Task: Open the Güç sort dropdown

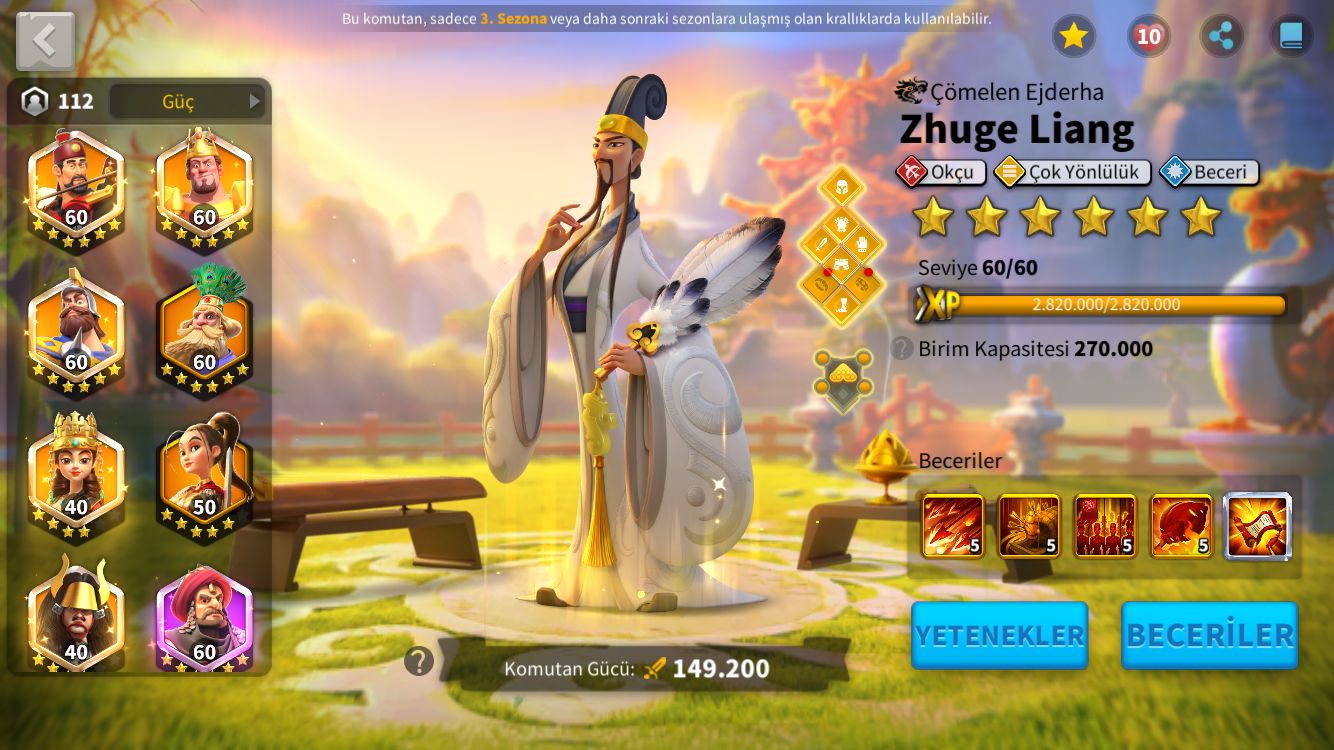Action: (x=187, y=101)
